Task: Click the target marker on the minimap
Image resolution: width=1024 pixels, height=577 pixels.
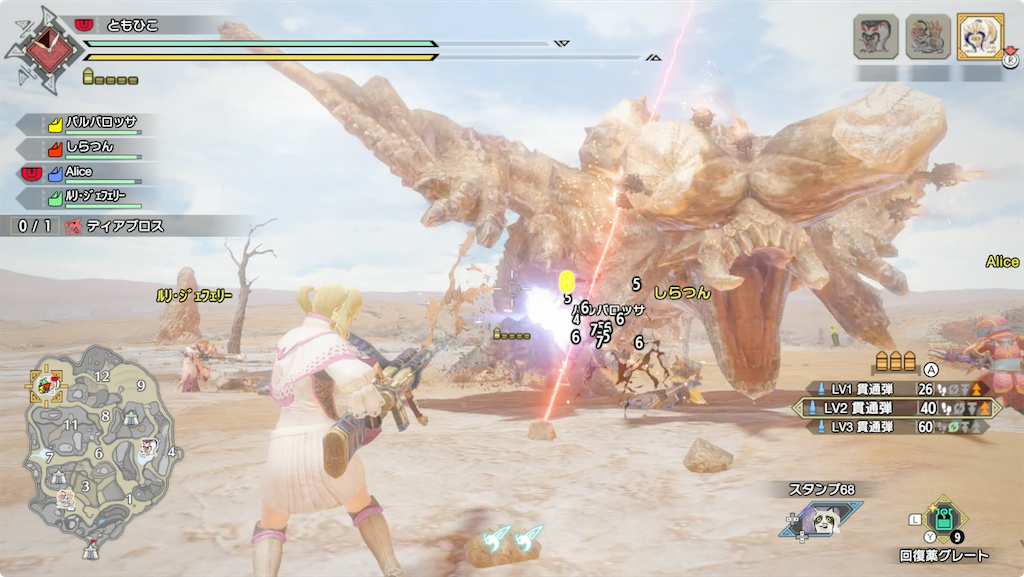Action: pyautogui.click(x=45, y=383)
